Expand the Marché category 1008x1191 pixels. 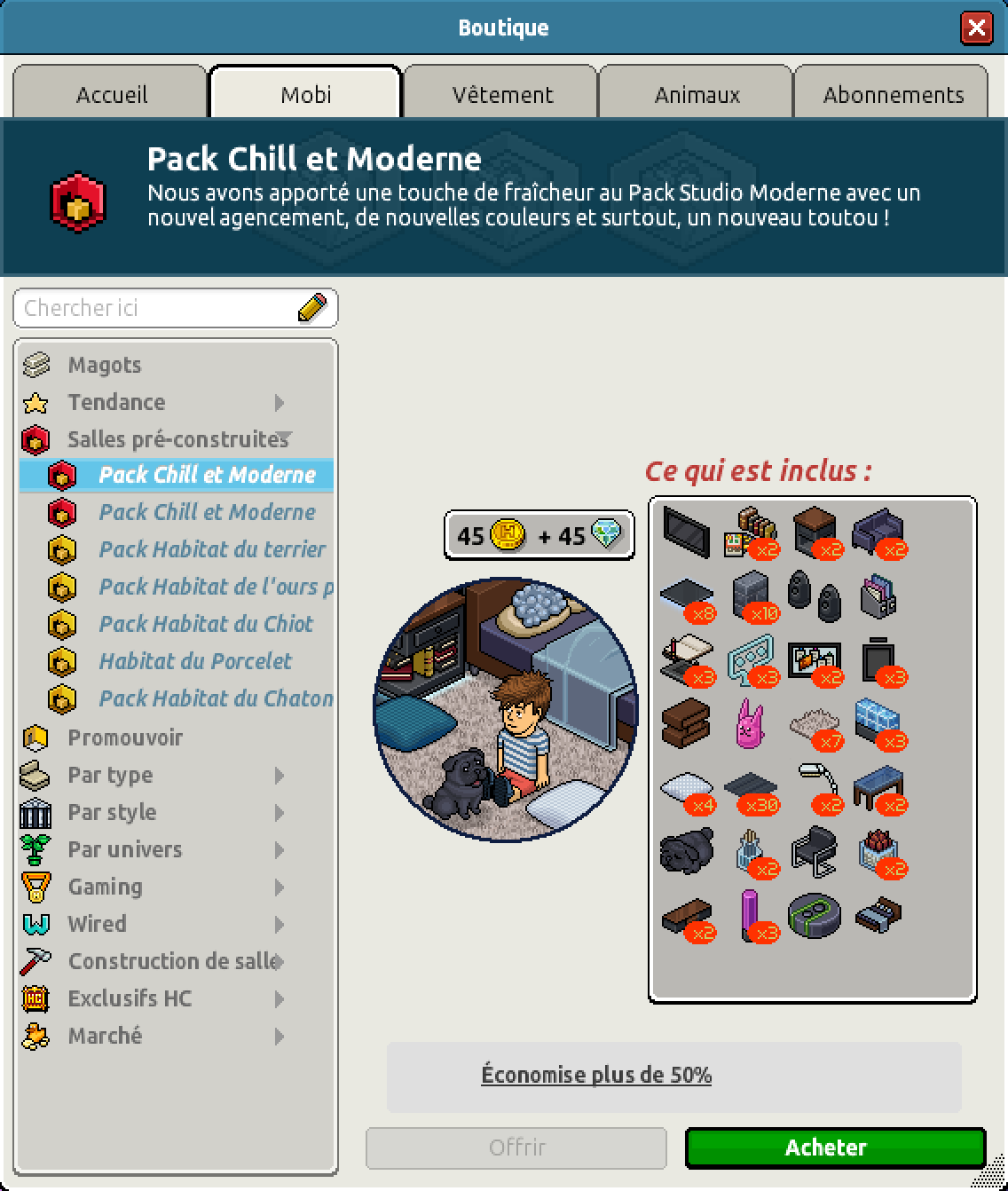tap(105, 1036)
